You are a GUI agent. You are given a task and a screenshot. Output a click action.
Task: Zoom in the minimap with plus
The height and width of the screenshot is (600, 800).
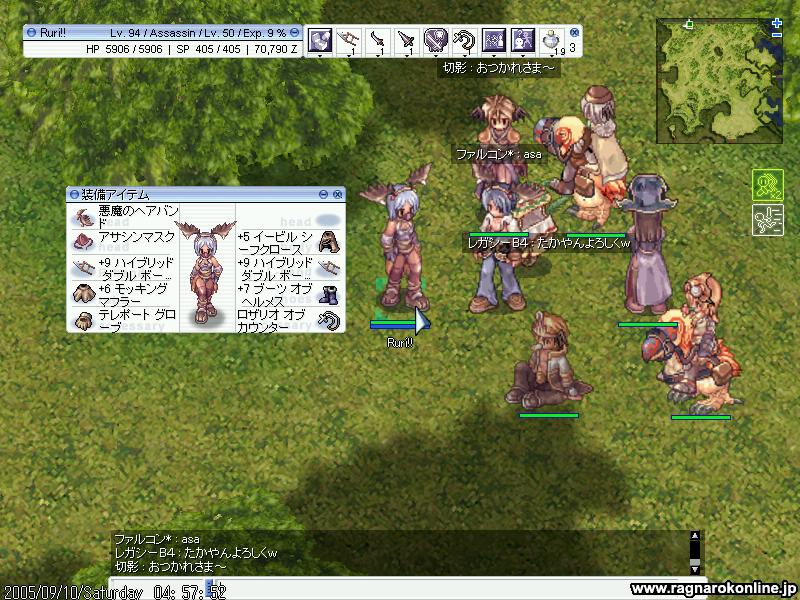[777, 22]
